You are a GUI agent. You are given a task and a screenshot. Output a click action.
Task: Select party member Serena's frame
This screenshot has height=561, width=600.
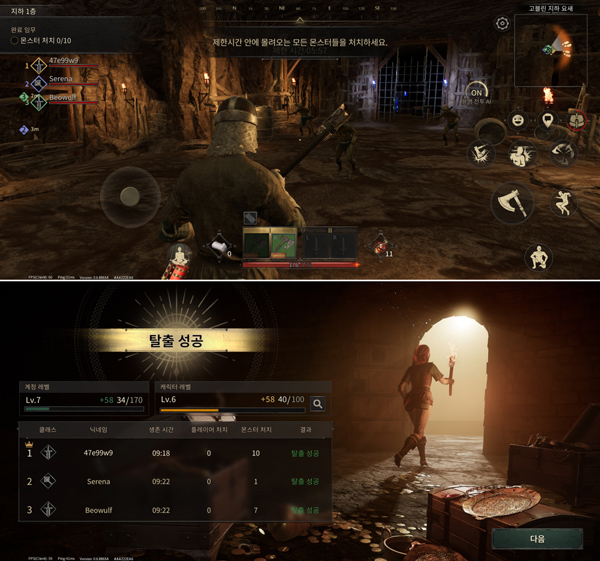tap(62, 79)
